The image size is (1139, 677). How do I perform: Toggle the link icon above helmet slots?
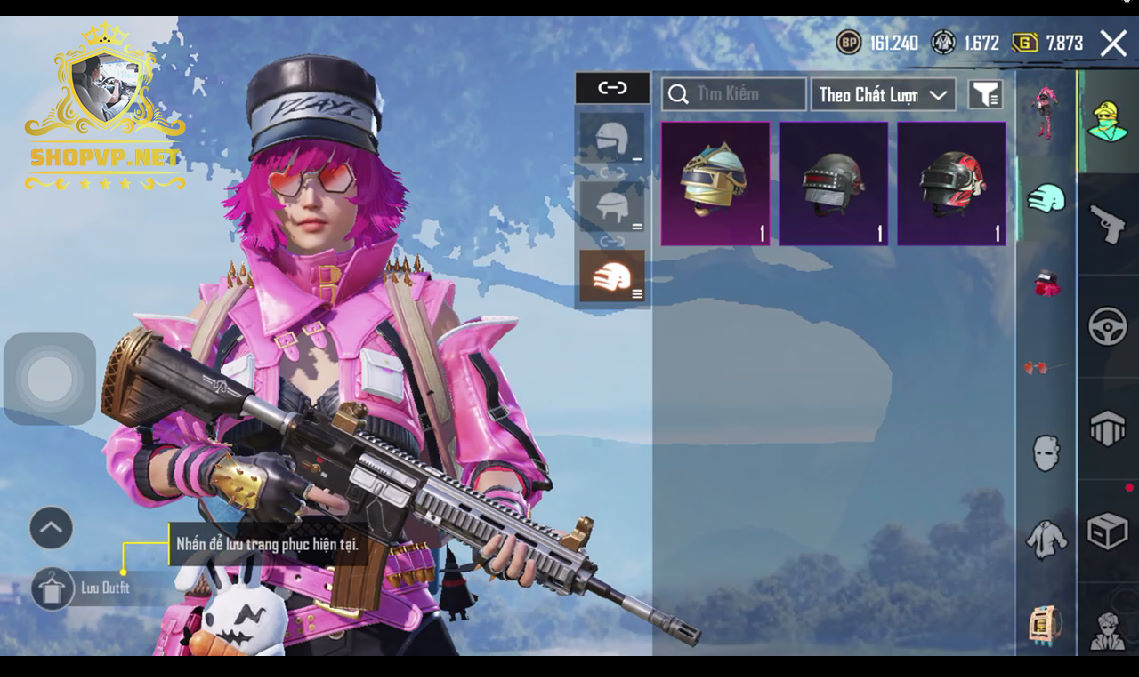[612, 88]
